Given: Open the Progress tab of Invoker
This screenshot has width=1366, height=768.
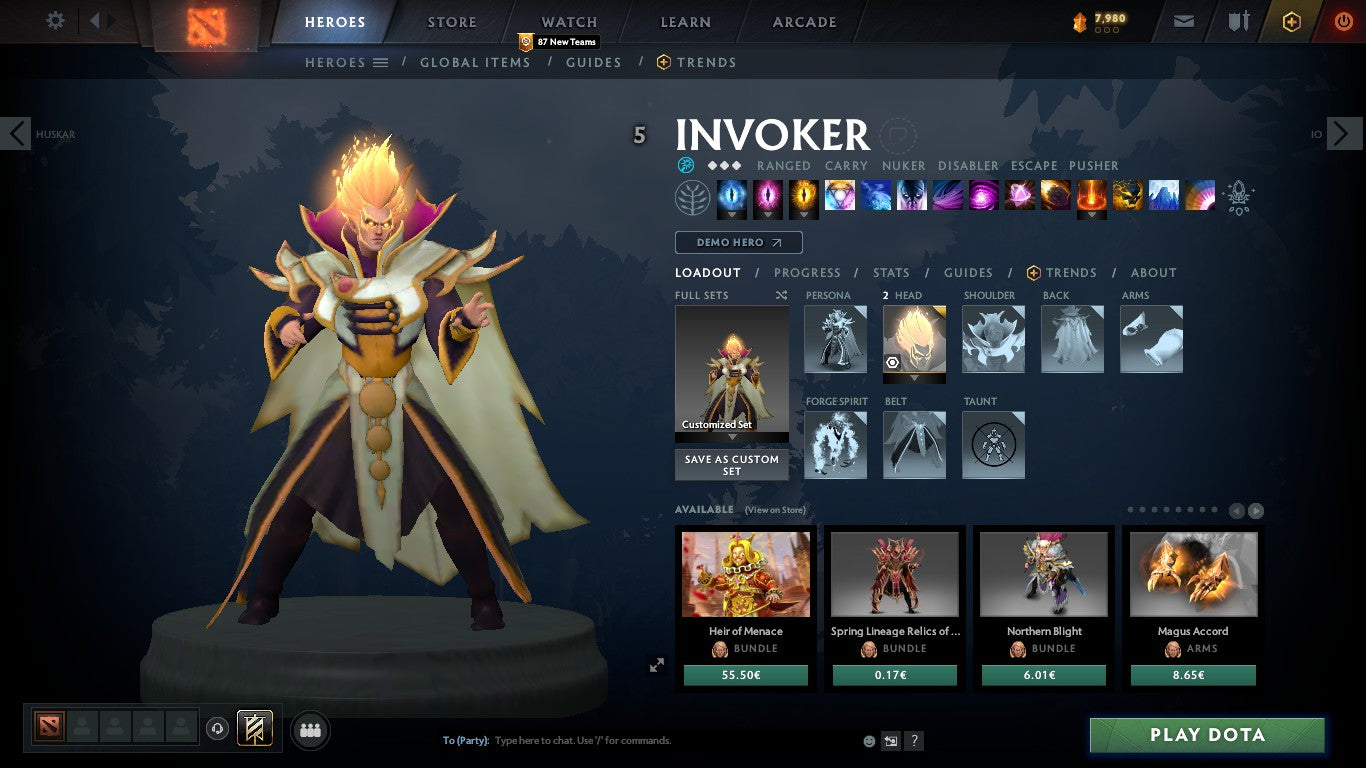Looking at the screenshot, I should point(807,272).
